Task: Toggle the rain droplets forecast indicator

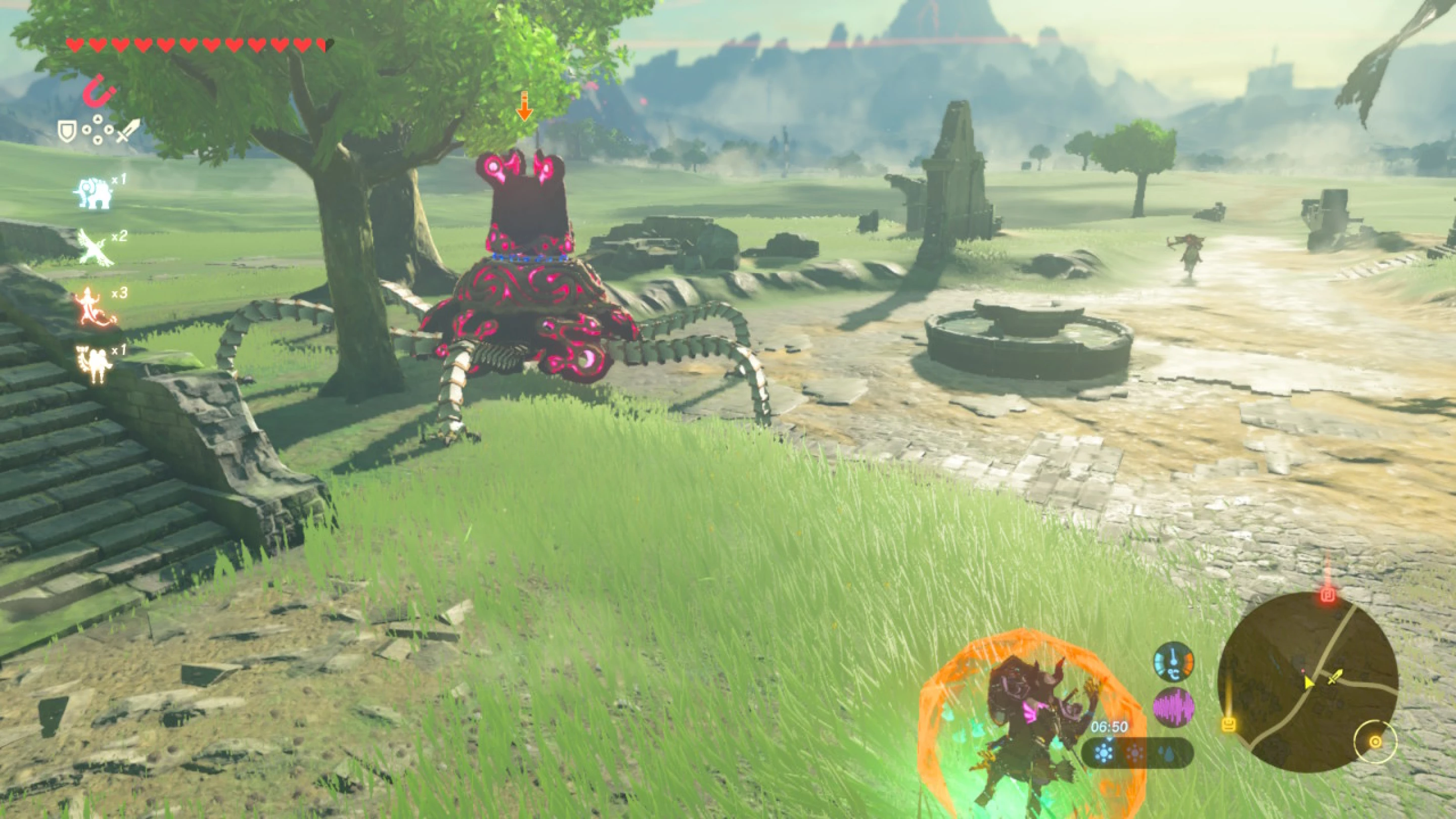Action: [1167, 753]
